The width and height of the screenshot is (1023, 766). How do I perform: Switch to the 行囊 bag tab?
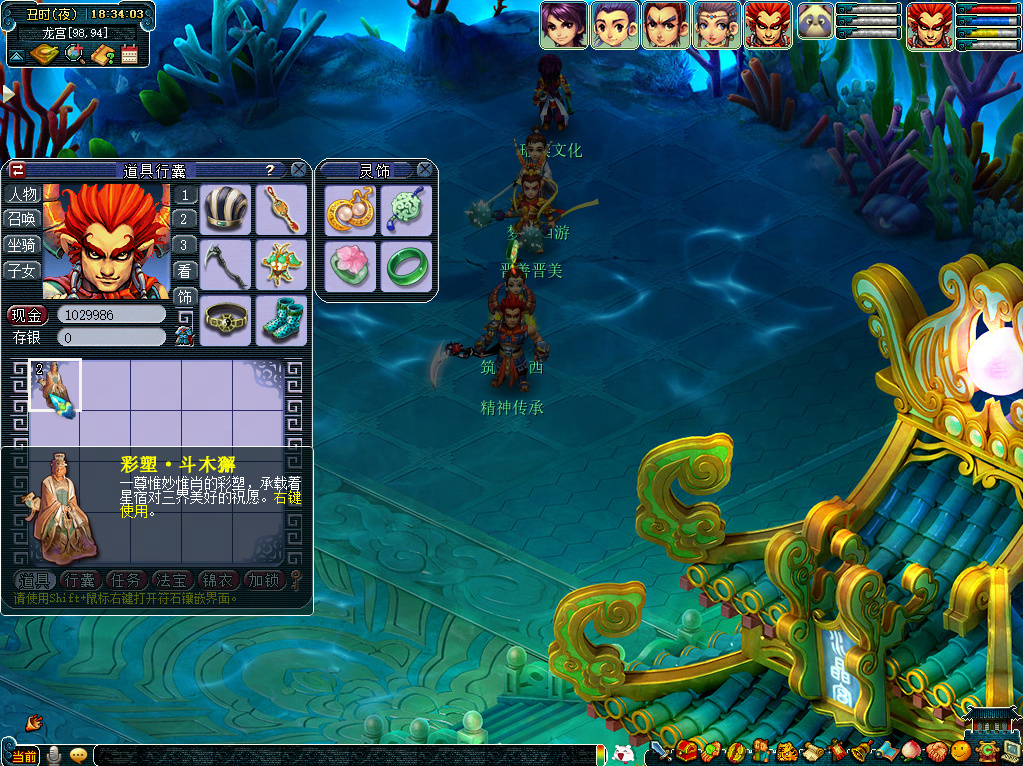click(x=79, y=580)
